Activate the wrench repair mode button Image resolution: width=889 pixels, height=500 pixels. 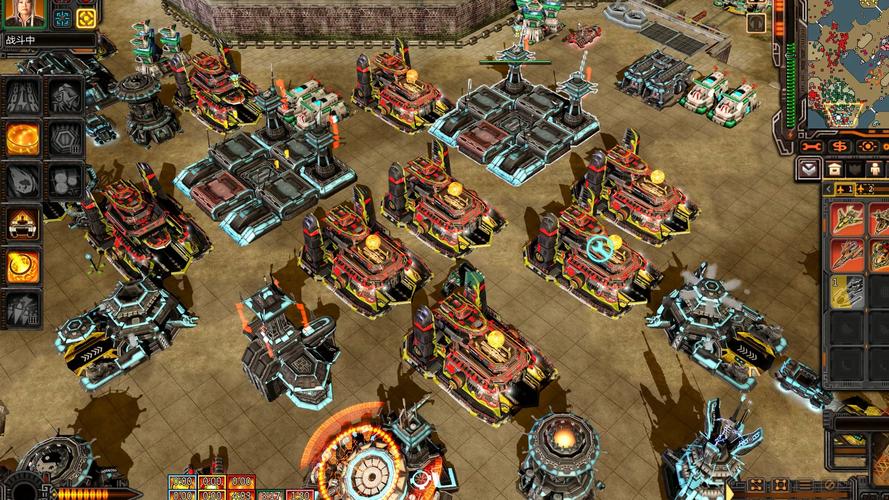tap(813, 147)
